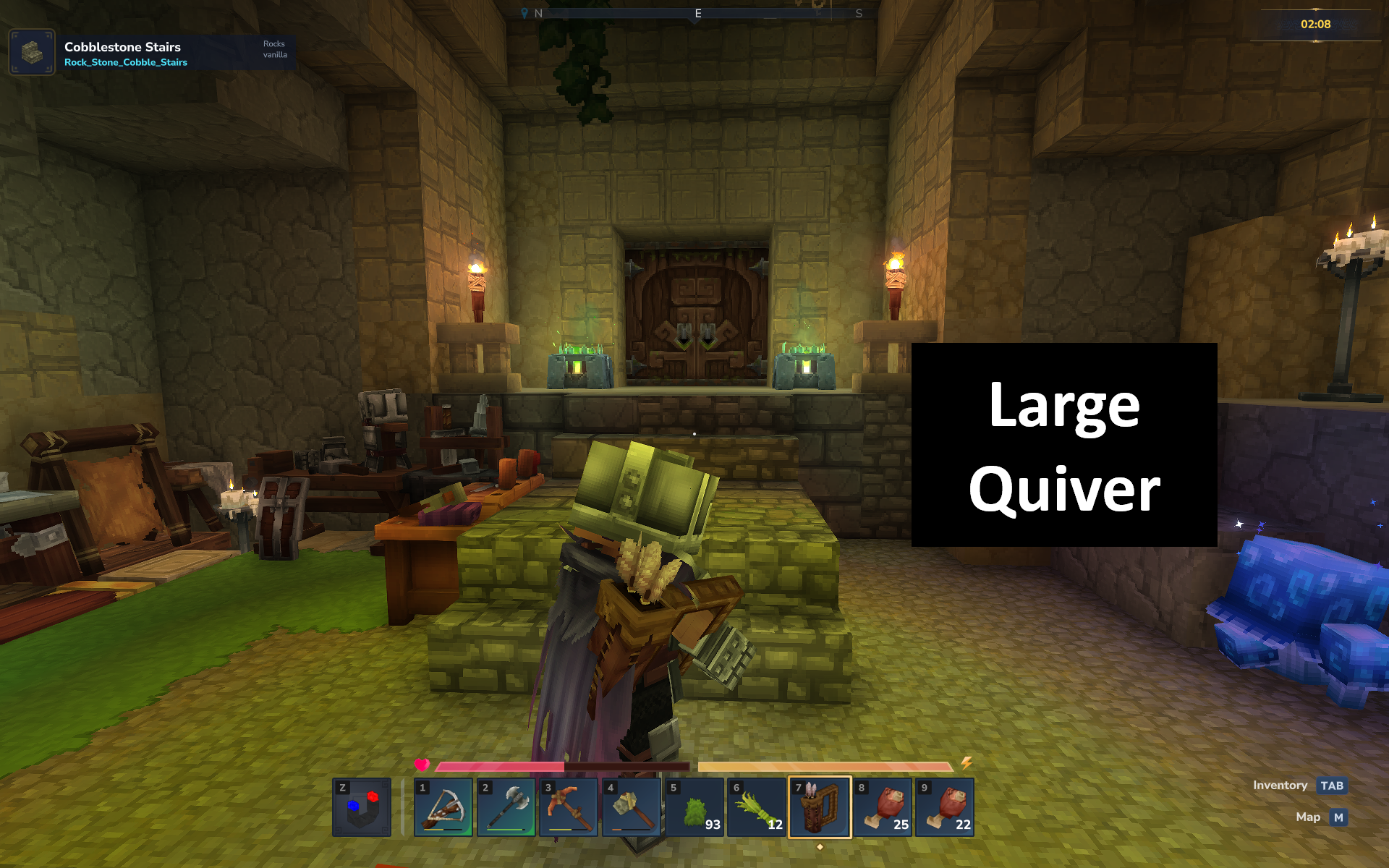Pick the green bush stack of 93
This screenshot has width=1389, height=868.
click(x=694, y=807)
